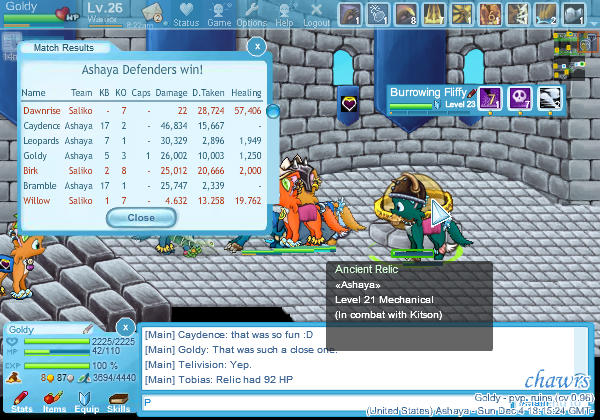Open the Help menu
The height and width of the screenshot is (420, 600).
(284, 14)
